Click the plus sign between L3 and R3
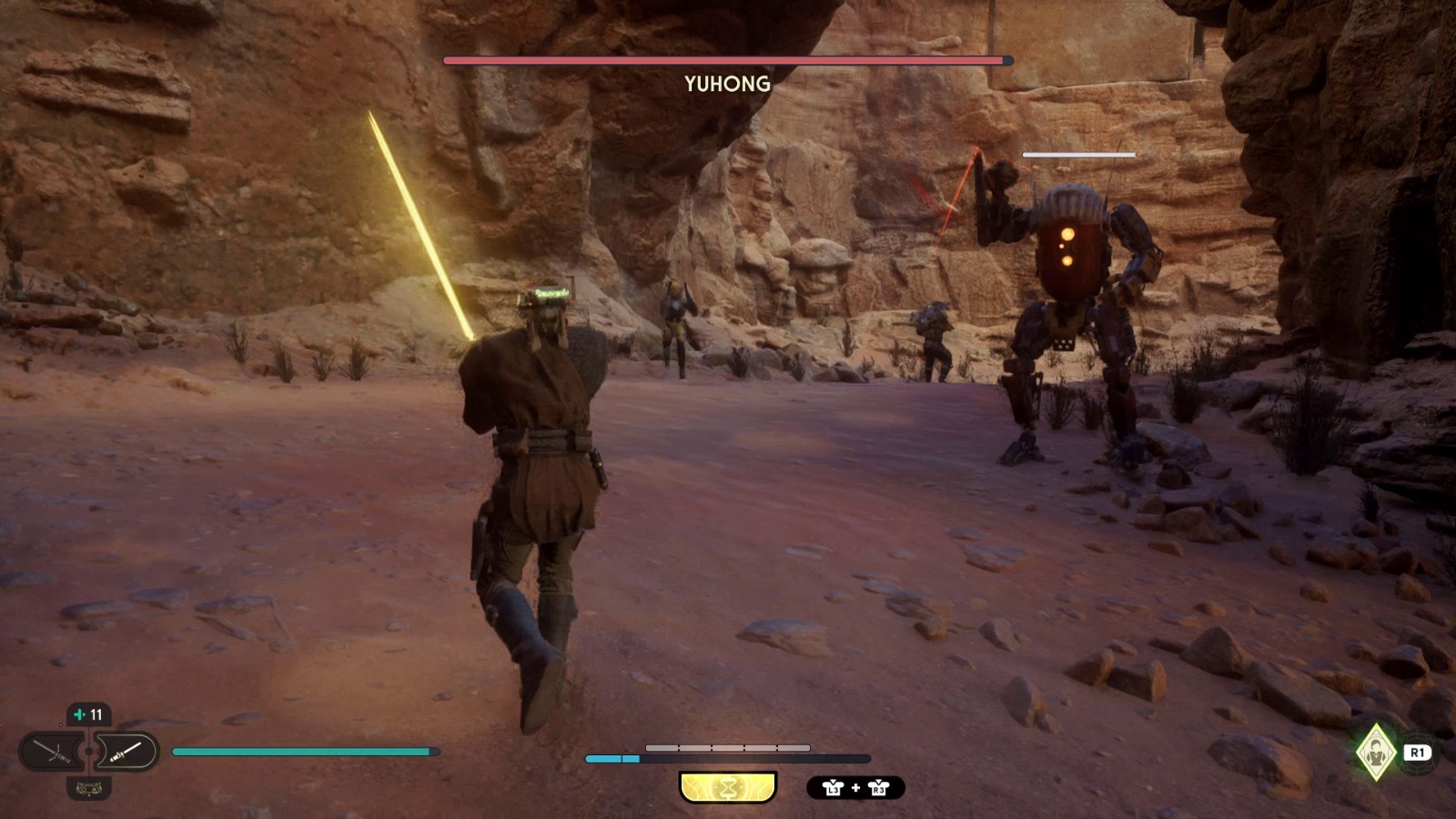Viewport: 1456px width, 819px height. point(855,788)
